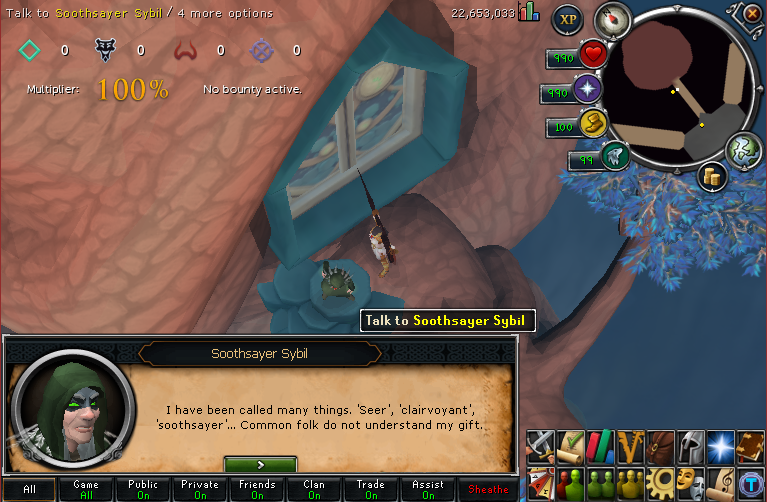Open the colored bar chart icon near money total
The height and width of the screenshot is (502, 767).
[x=528, y=12]
